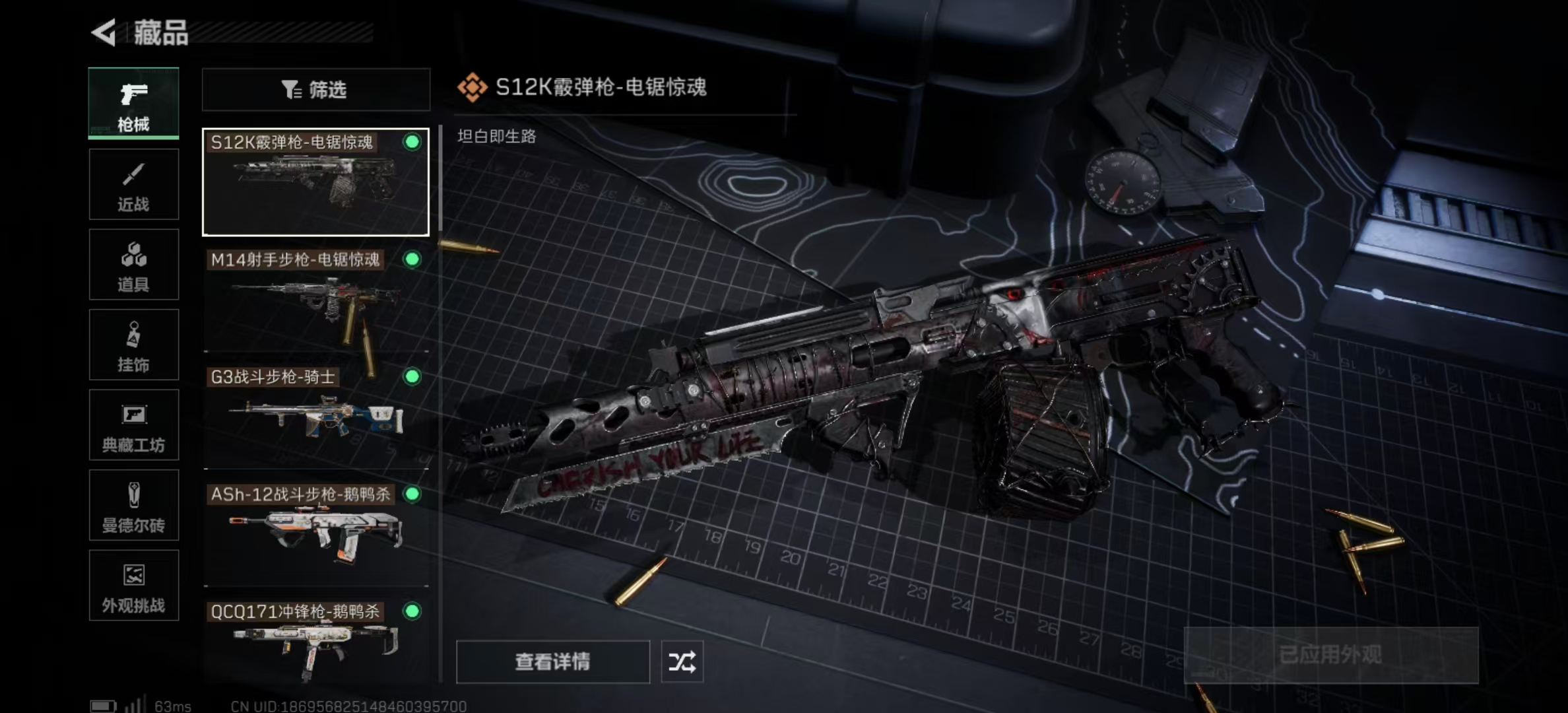Open the 外观挑战 appearance challenge section
The height and width of the screenshot is (713, 1568).
(x=134, y=586)
